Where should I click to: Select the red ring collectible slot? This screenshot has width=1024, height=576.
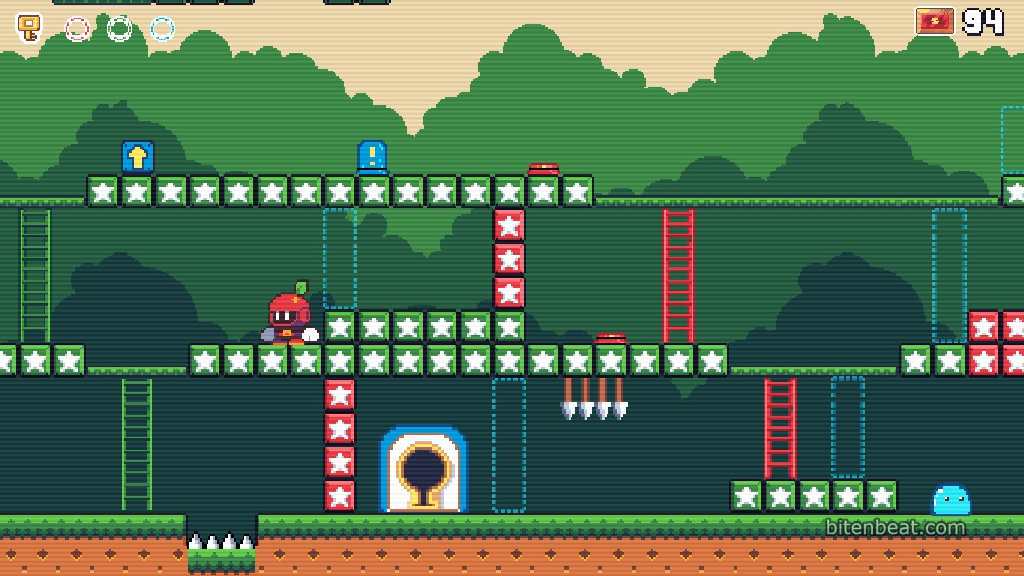[77, 28]
